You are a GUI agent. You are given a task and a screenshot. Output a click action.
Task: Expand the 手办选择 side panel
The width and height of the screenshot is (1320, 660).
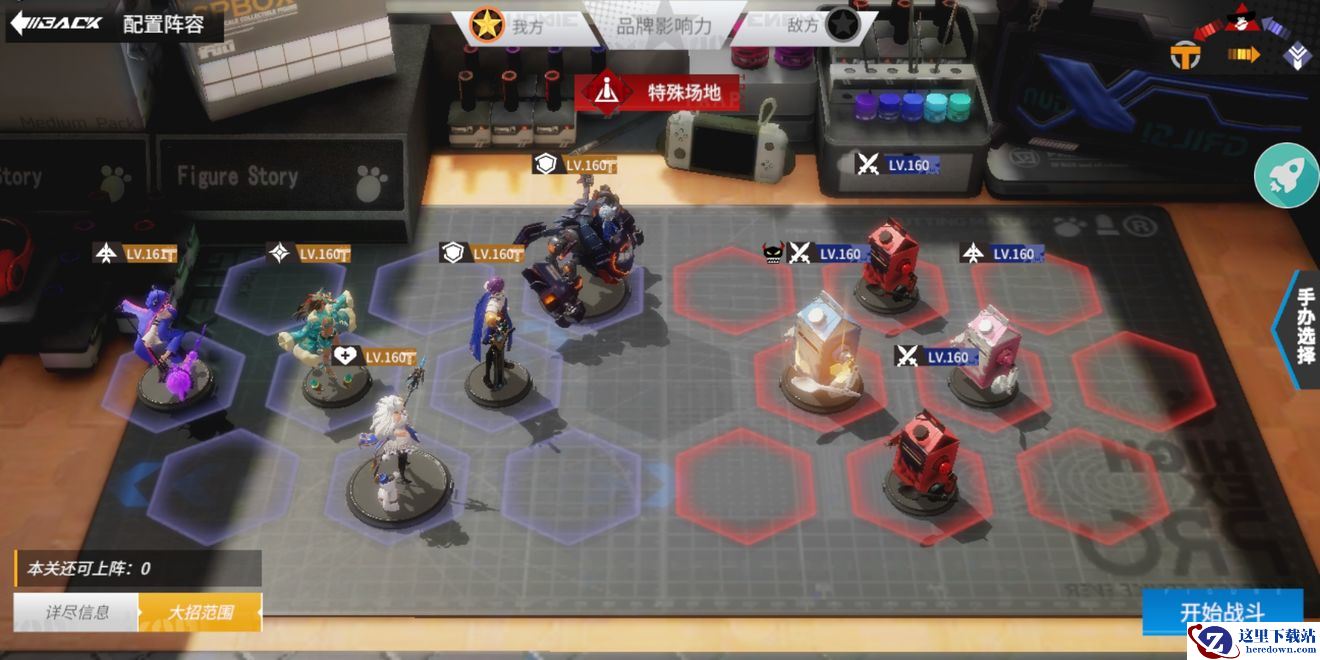(1303, 326)
